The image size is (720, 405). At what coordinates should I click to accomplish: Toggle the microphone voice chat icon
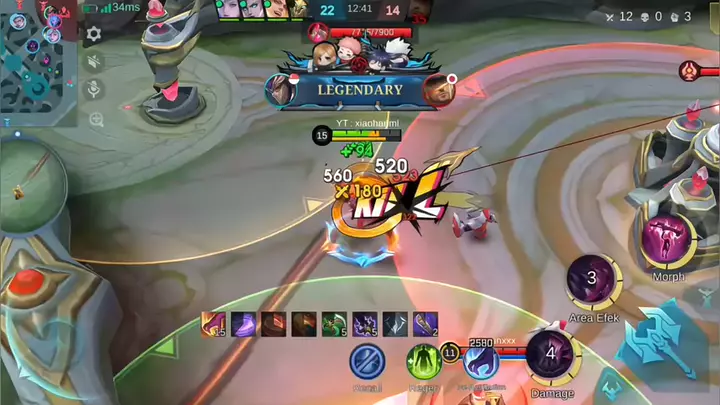[95, 90]
